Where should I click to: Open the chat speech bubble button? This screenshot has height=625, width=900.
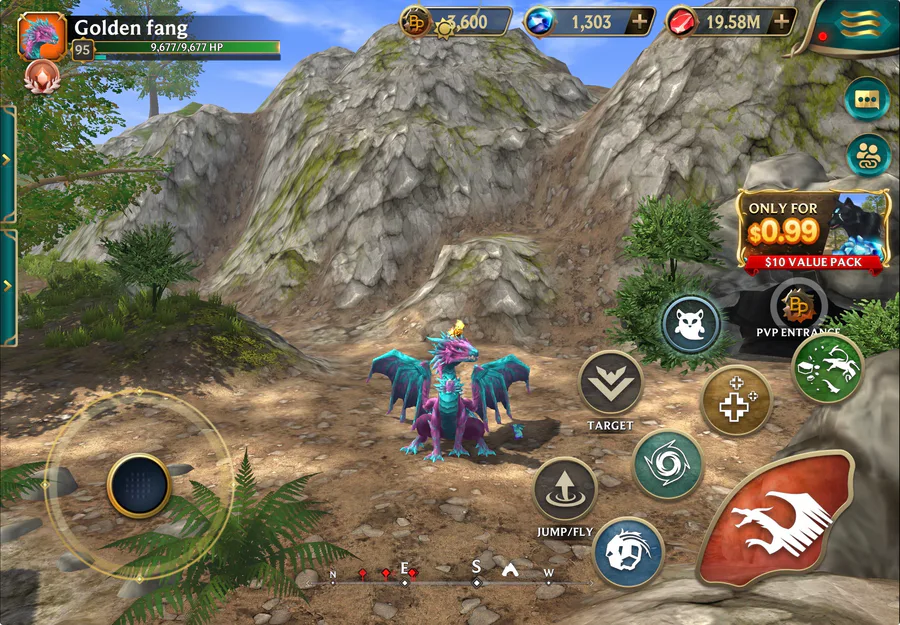(x=866, y=99)
